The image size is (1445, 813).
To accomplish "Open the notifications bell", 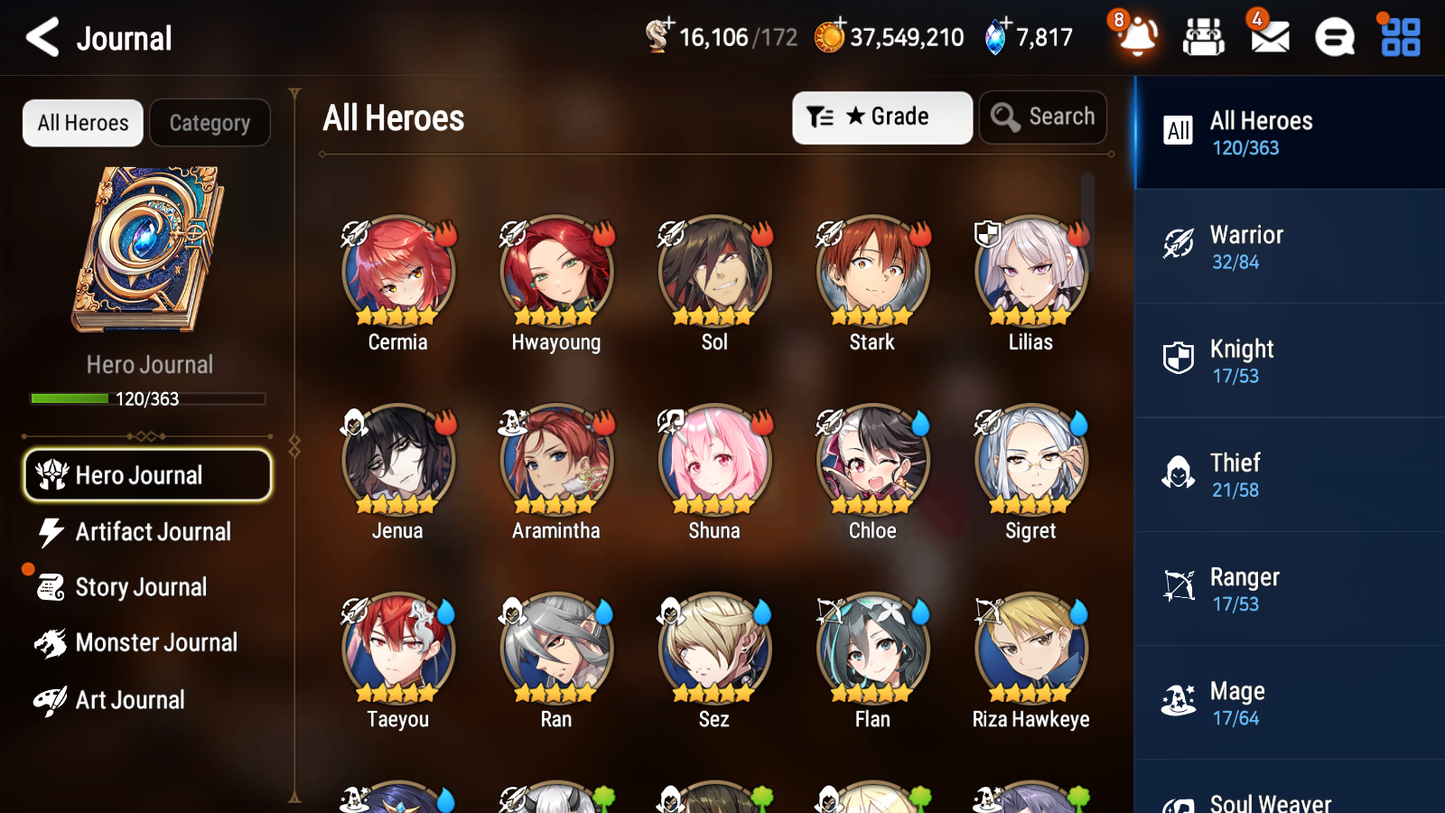I will [x=1135, y=37].
